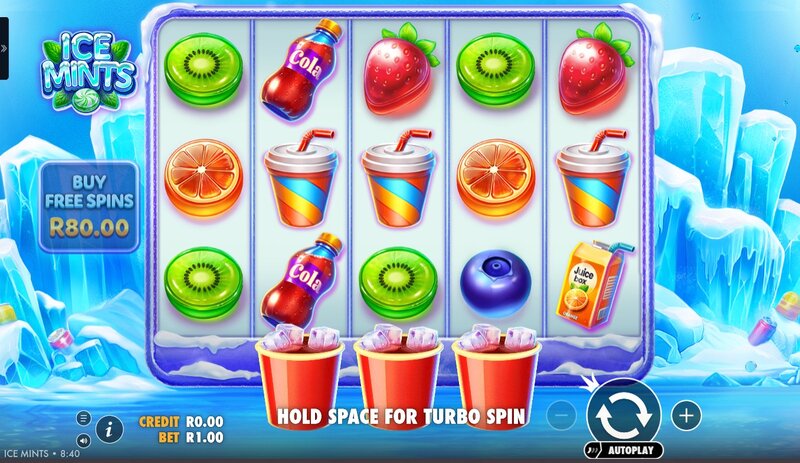Toggle the sound speaker icon
Viewport: 800px width, 463px height.
click(x=84, y=438)
